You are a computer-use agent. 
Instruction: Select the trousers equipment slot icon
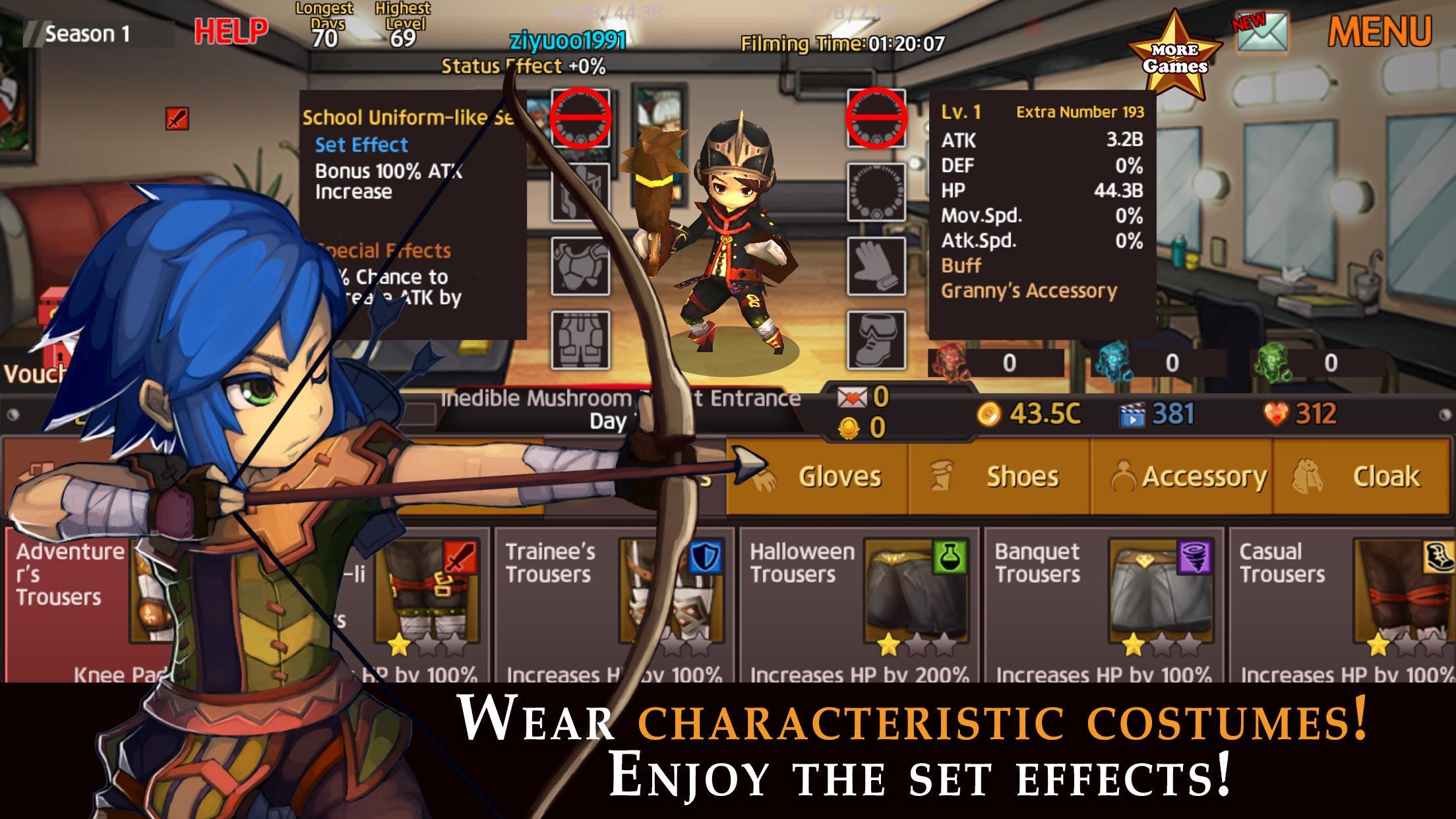[x=579, y=340]
